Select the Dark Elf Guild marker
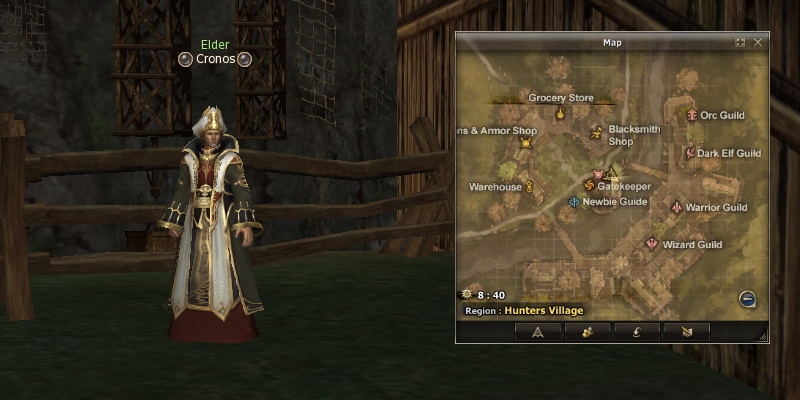This screenshot has width=800, height=400. point(689,153)
